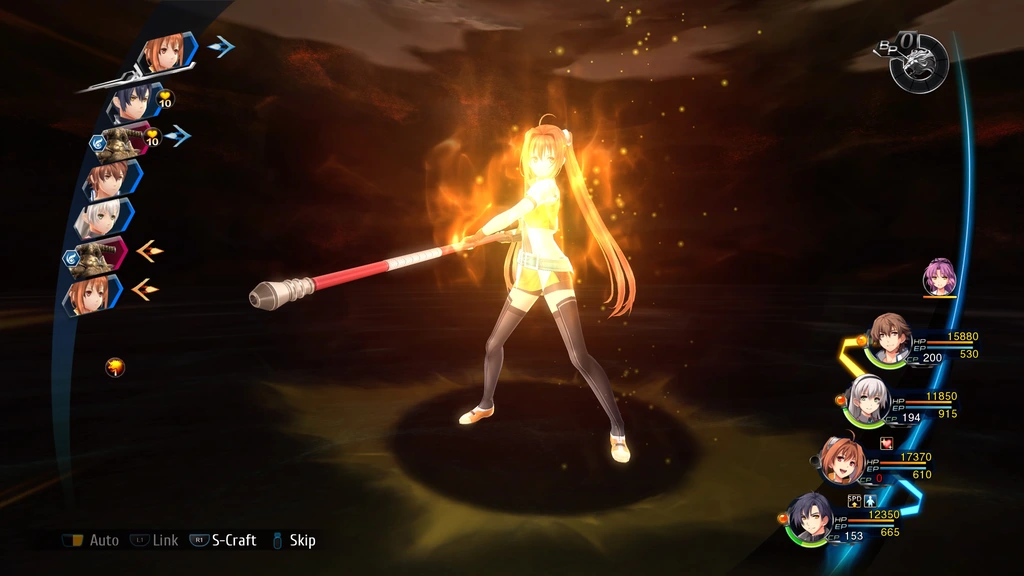
Task: Click the SPD up buff icon
Action: [854, 499]
